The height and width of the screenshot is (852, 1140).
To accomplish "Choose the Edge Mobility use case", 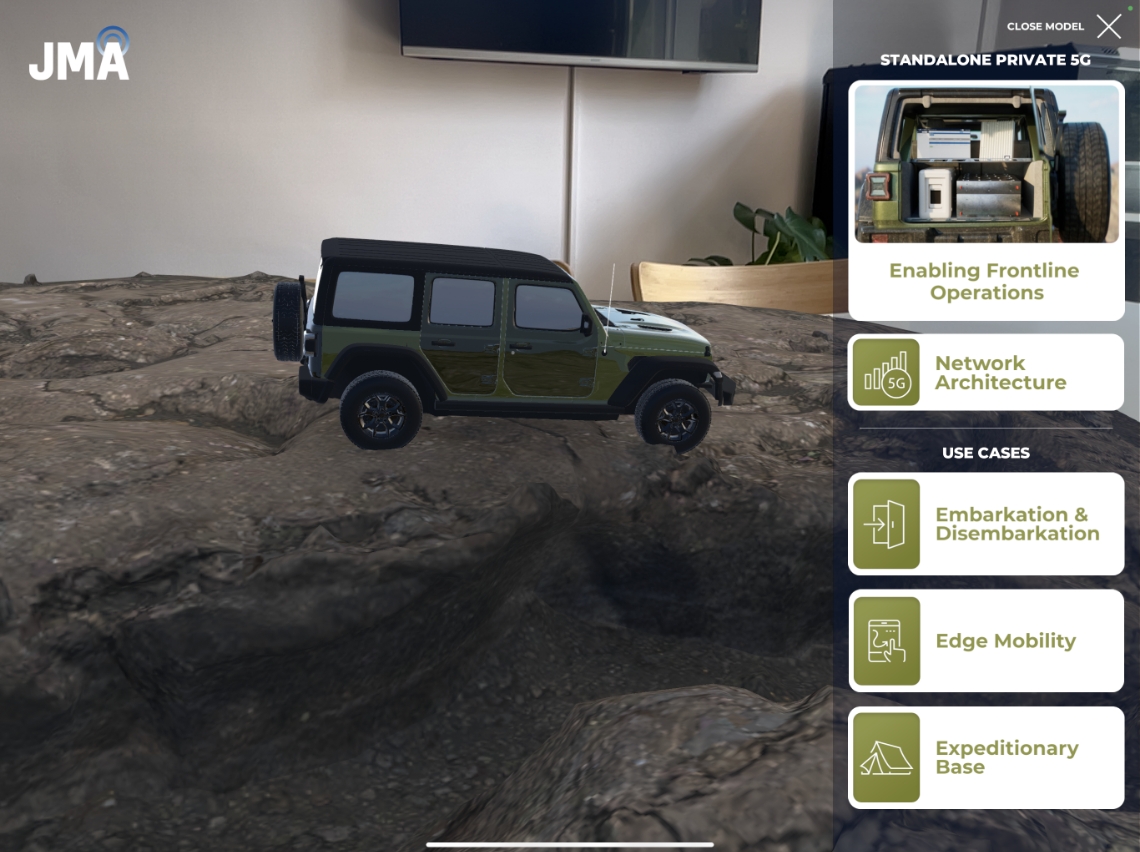I will coord(986,641).
